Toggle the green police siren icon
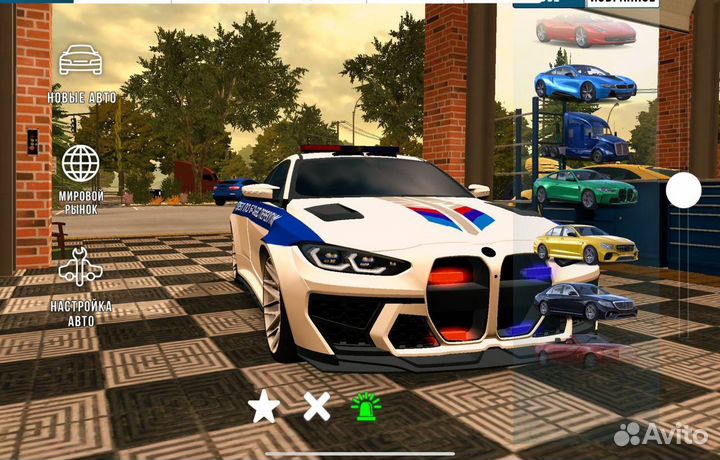The height and width of the screenshot is (460, 720). pyautogui.click(x=365, y=406)
